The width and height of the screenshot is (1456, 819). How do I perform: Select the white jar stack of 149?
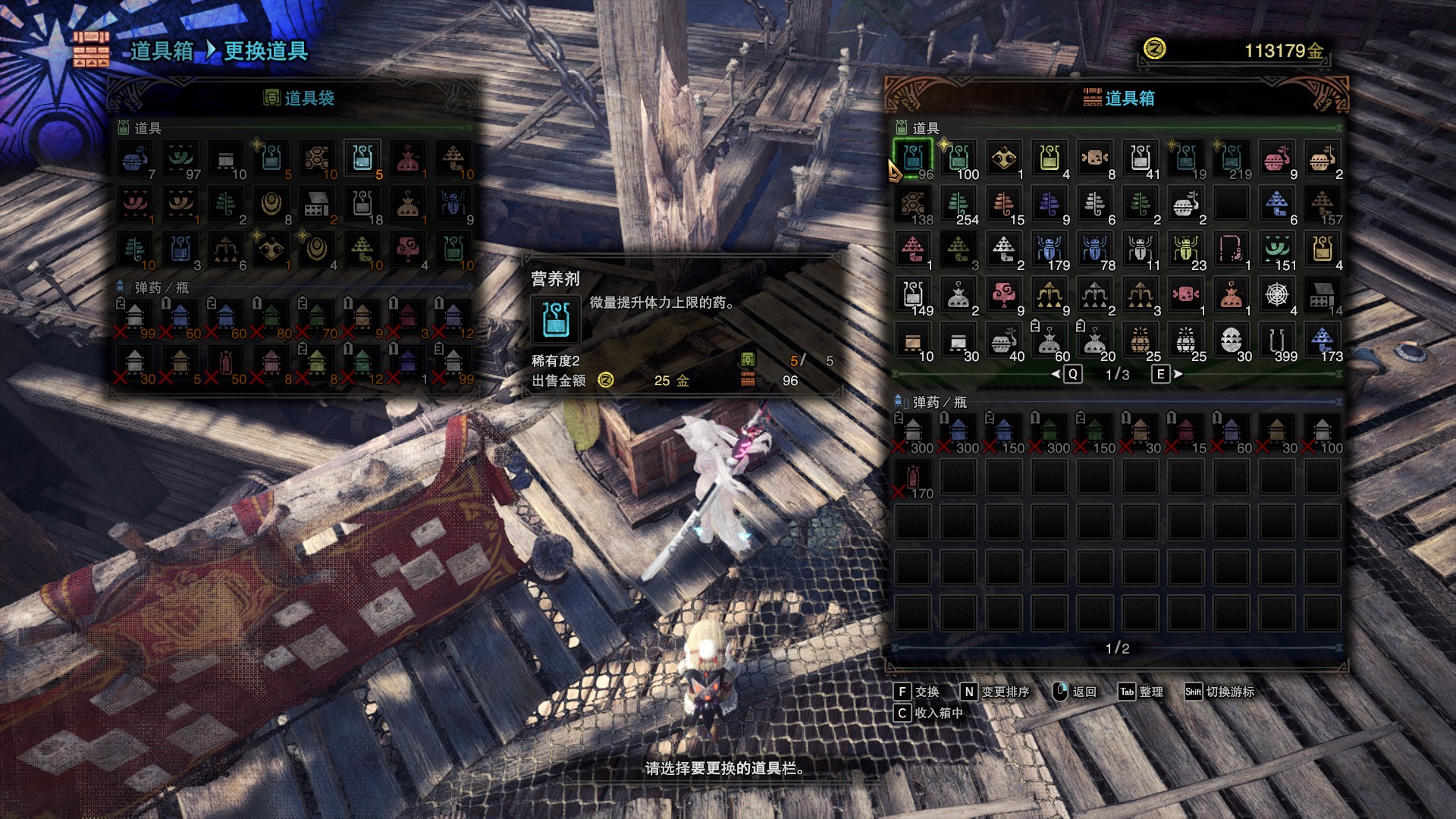click(913, 296)
